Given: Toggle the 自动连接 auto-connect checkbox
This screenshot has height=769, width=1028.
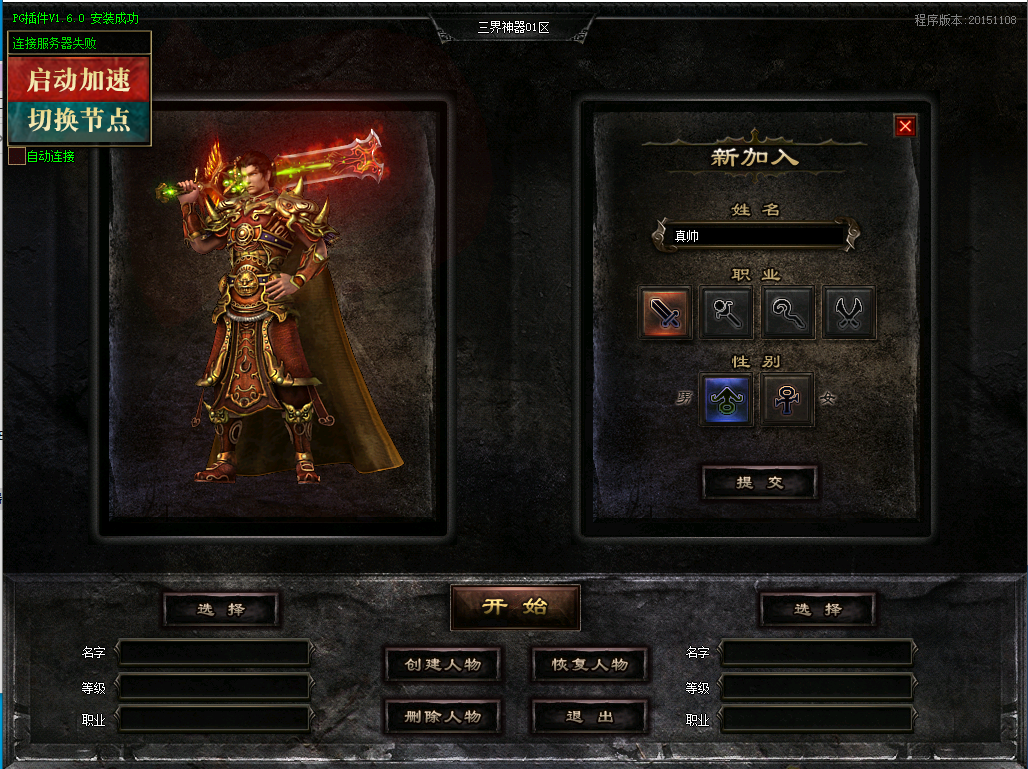Looking at the screenshot, I should click(17, 156).
